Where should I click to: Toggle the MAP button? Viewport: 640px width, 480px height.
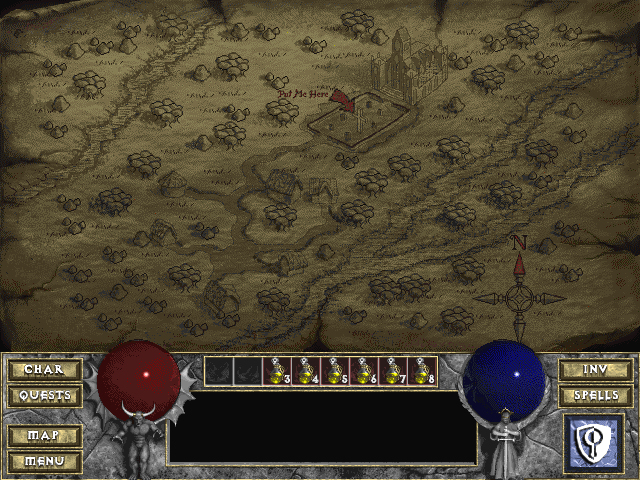[x=44, y=436]
